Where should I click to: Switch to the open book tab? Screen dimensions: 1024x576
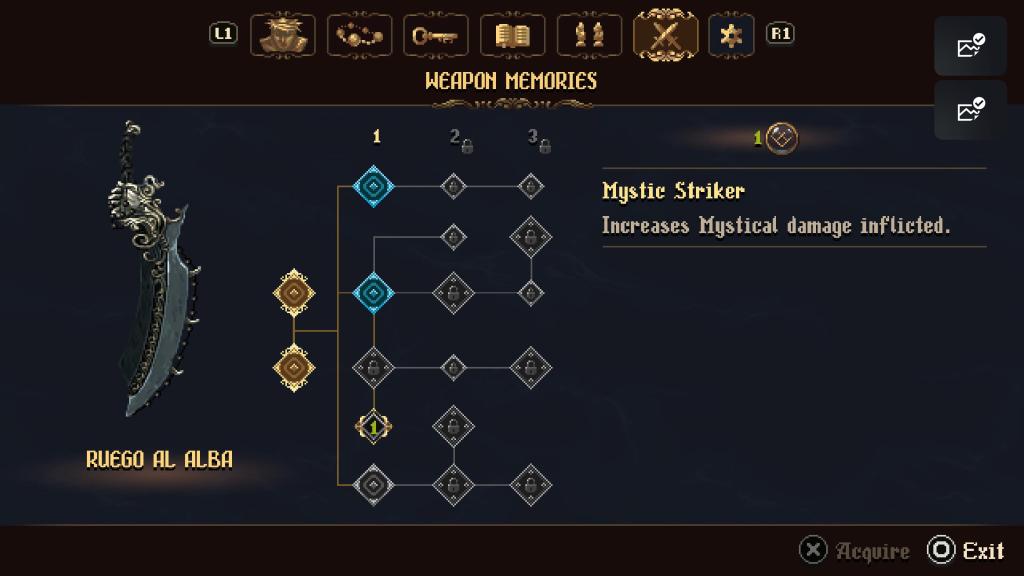coord(512,36)
